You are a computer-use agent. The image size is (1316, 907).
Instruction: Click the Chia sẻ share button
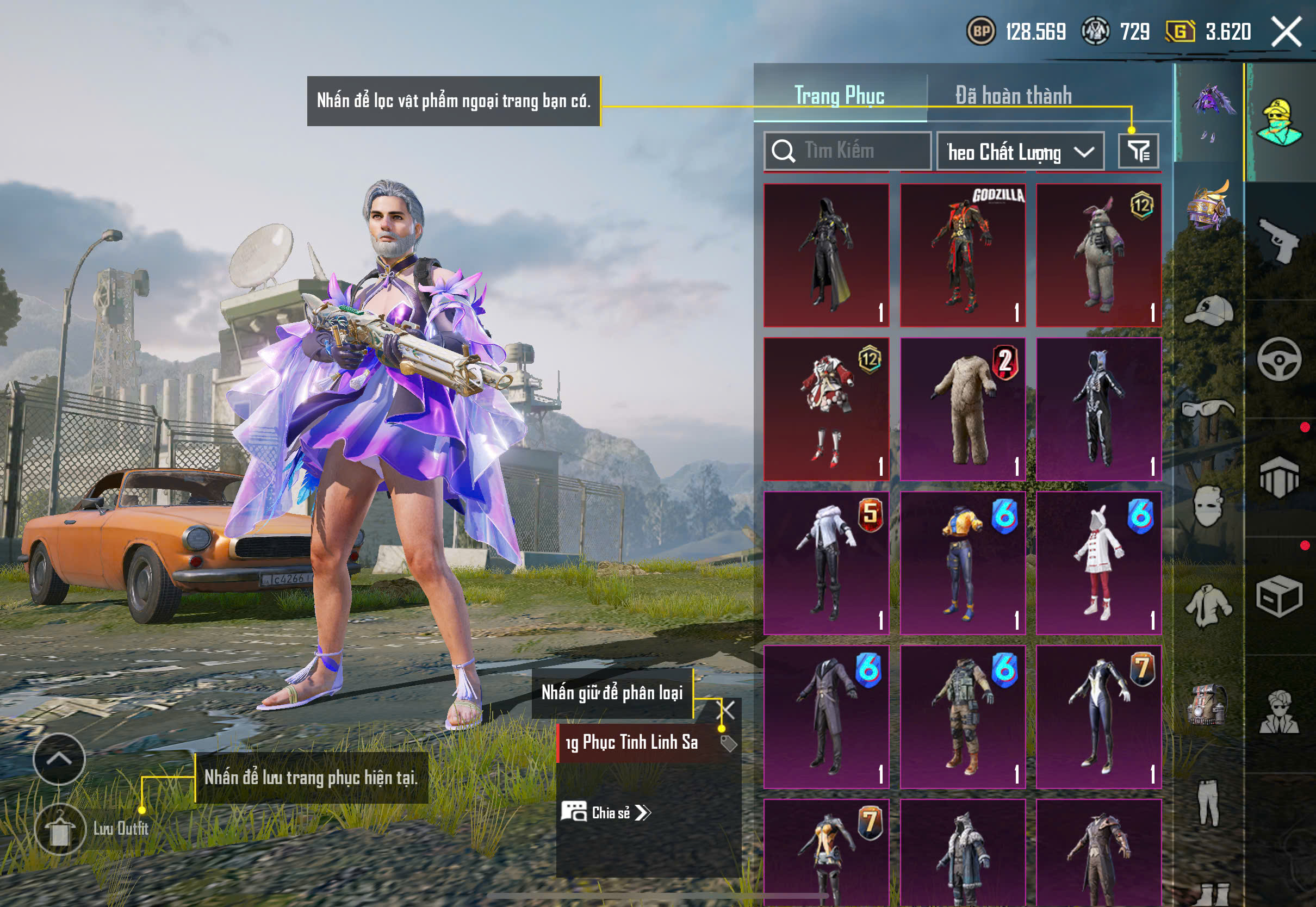tap(606, 812)
